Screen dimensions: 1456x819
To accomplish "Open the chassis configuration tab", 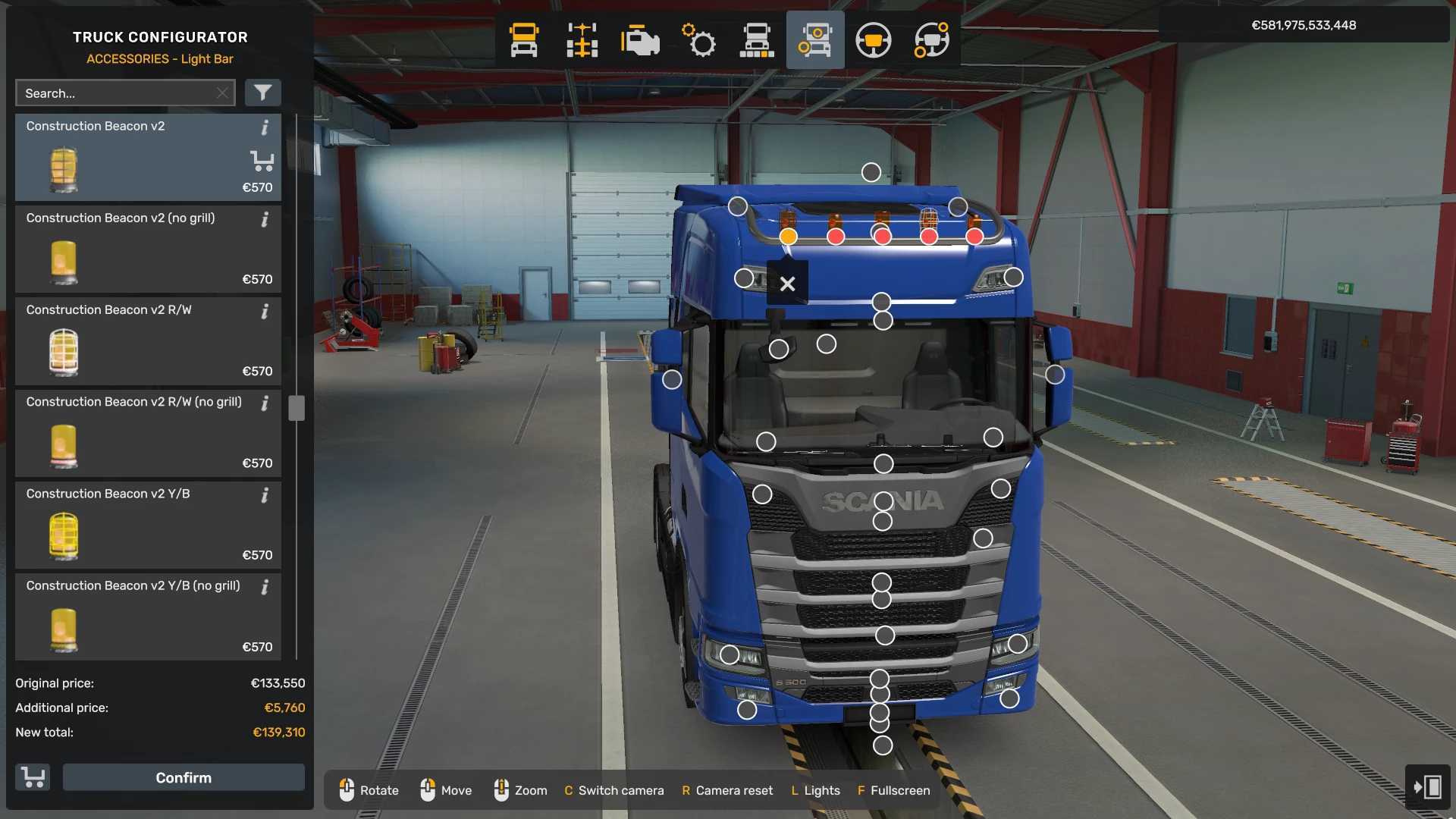I will (x=582, y=40).
